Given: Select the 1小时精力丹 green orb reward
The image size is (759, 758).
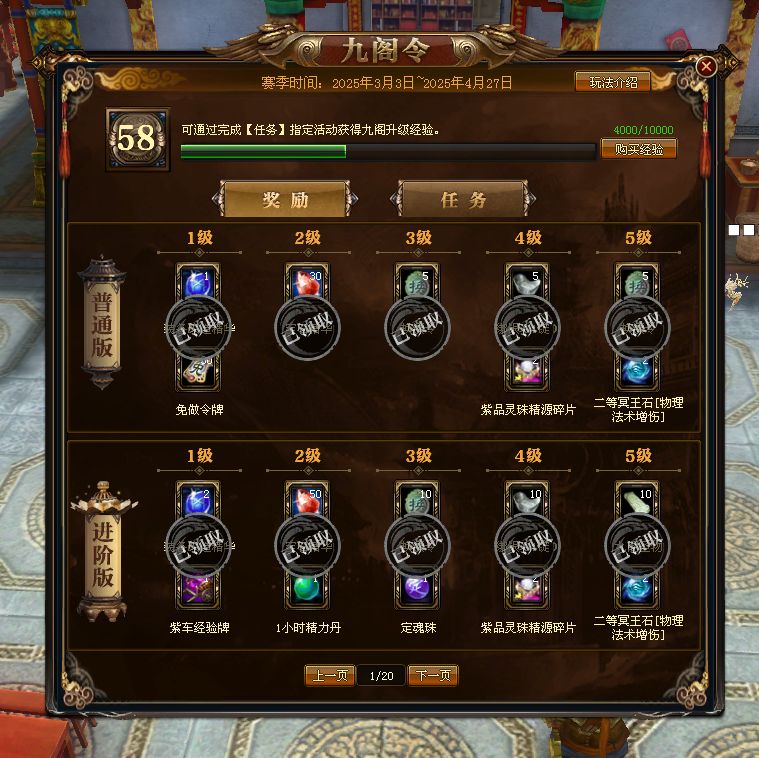Looking at the screenshot, I should click(307, 588).
